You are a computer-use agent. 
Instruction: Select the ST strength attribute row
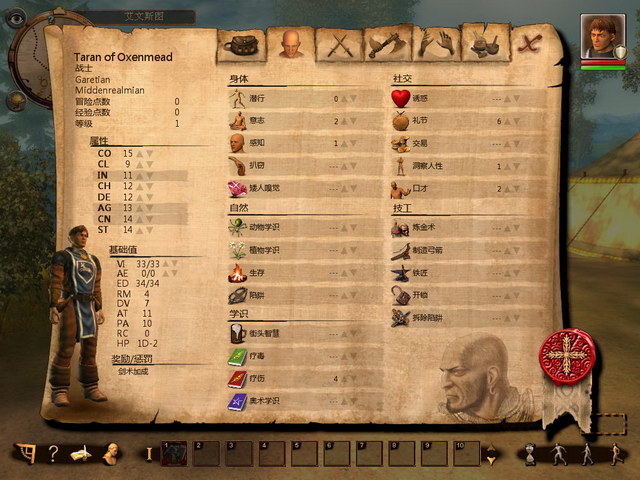coord(130,230)
